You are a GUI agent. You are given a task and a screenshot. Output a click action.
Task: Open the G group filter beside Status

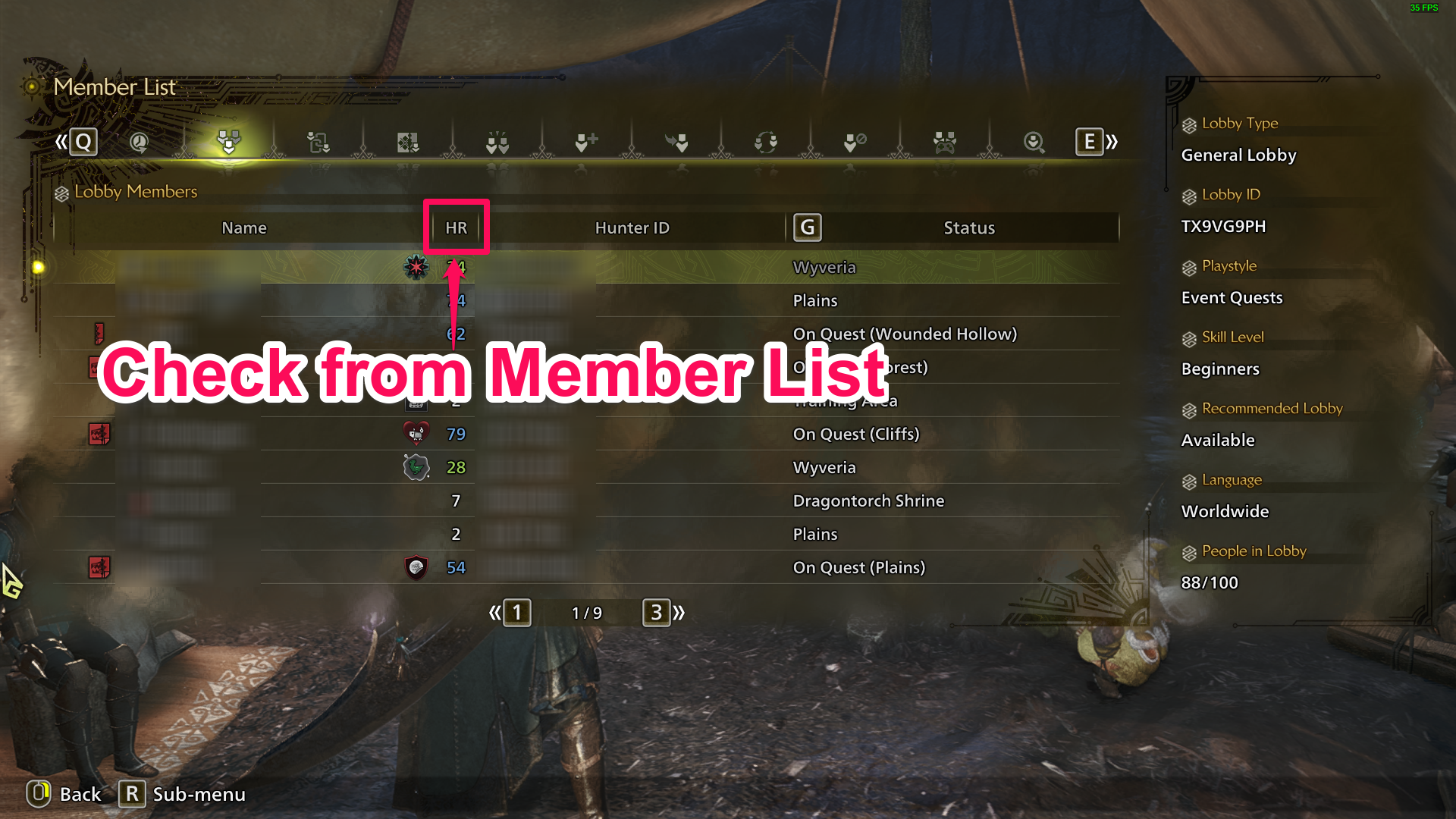[807, 227]
